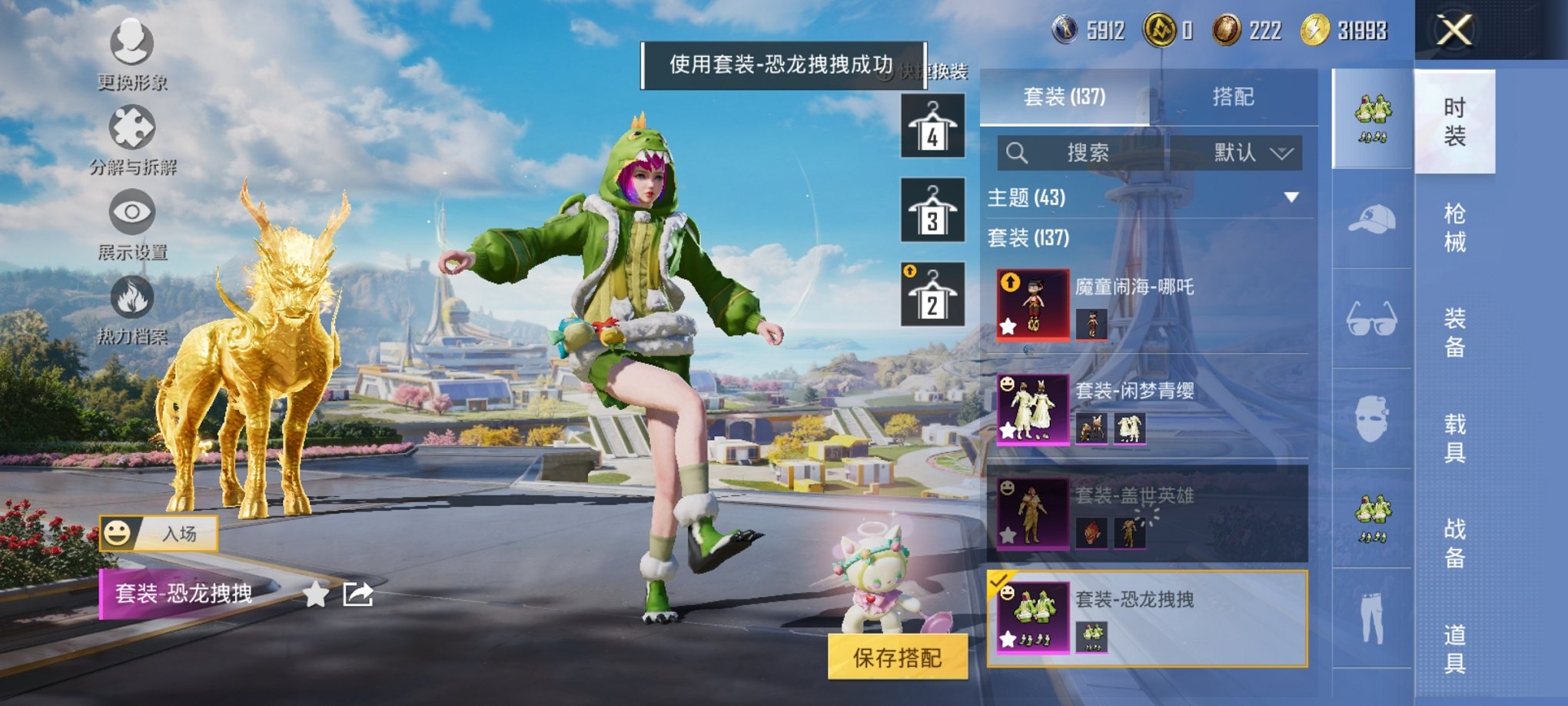Screen dimensions: 1568x706
Task: Collapse the 主题 (43) section
Action: click(1291, 198)
